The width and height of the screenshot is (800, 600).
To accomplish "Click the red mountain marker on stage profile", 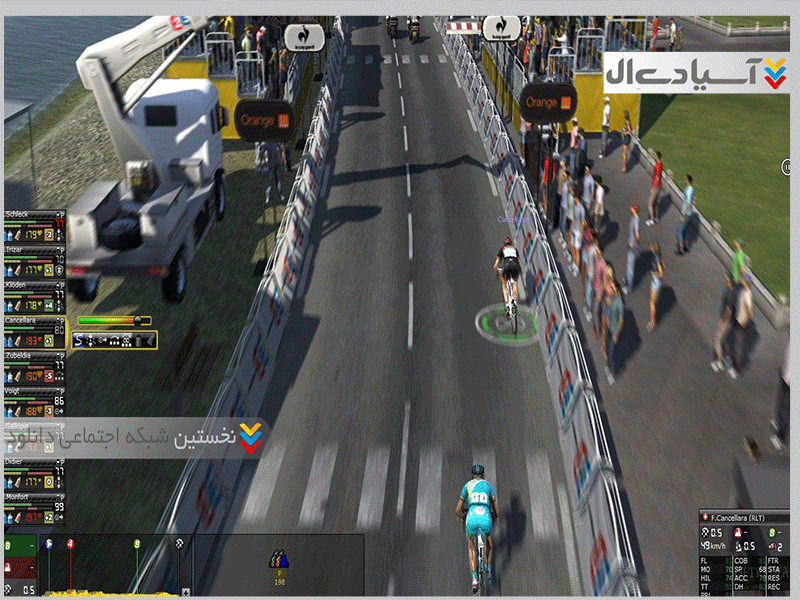I will (70, 543).
